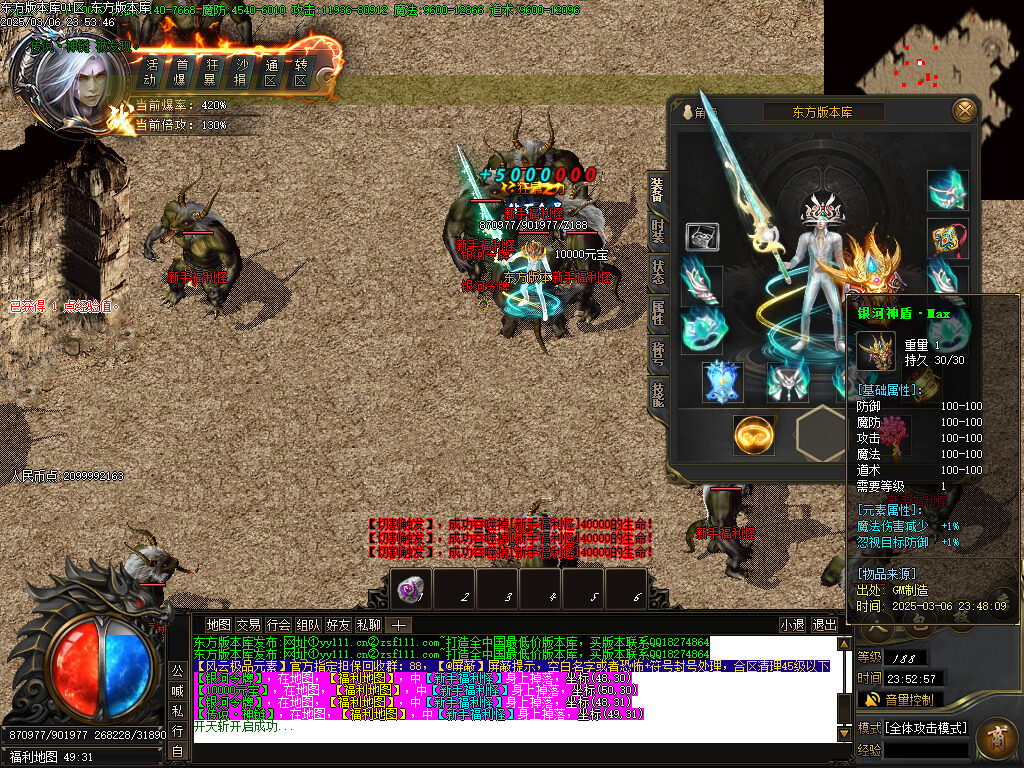
Task: Open the 沙捐 donation button
Action: pos(241,72)
